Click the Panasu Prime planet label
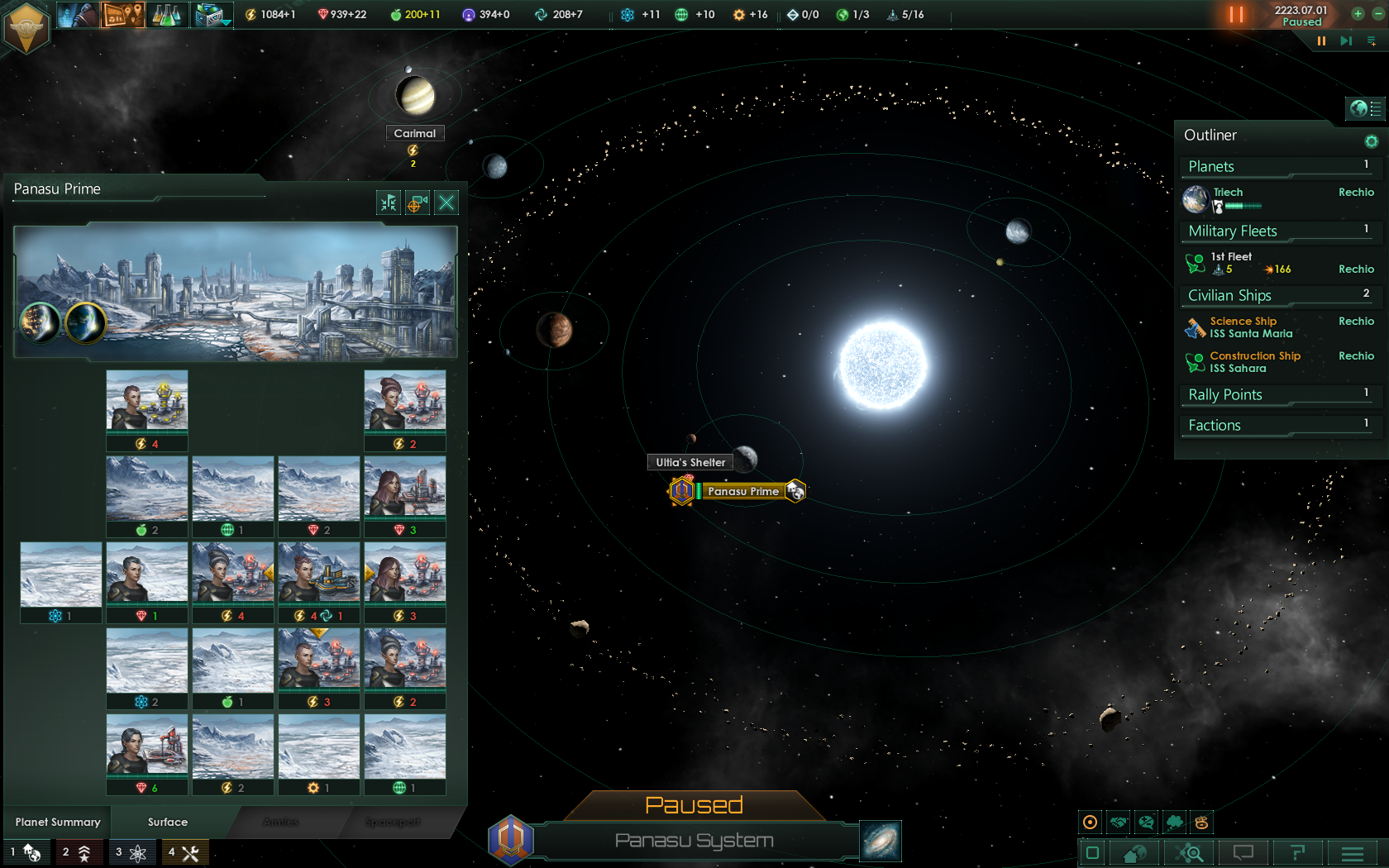Screen dimensions: 1389x868 742,491
